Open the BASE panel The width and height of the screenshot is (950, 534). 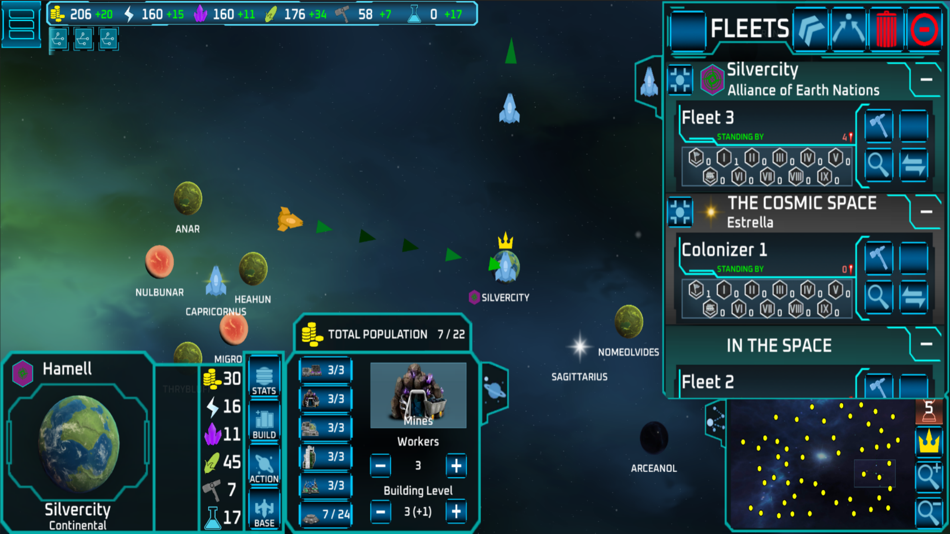(x=264, y=509)
